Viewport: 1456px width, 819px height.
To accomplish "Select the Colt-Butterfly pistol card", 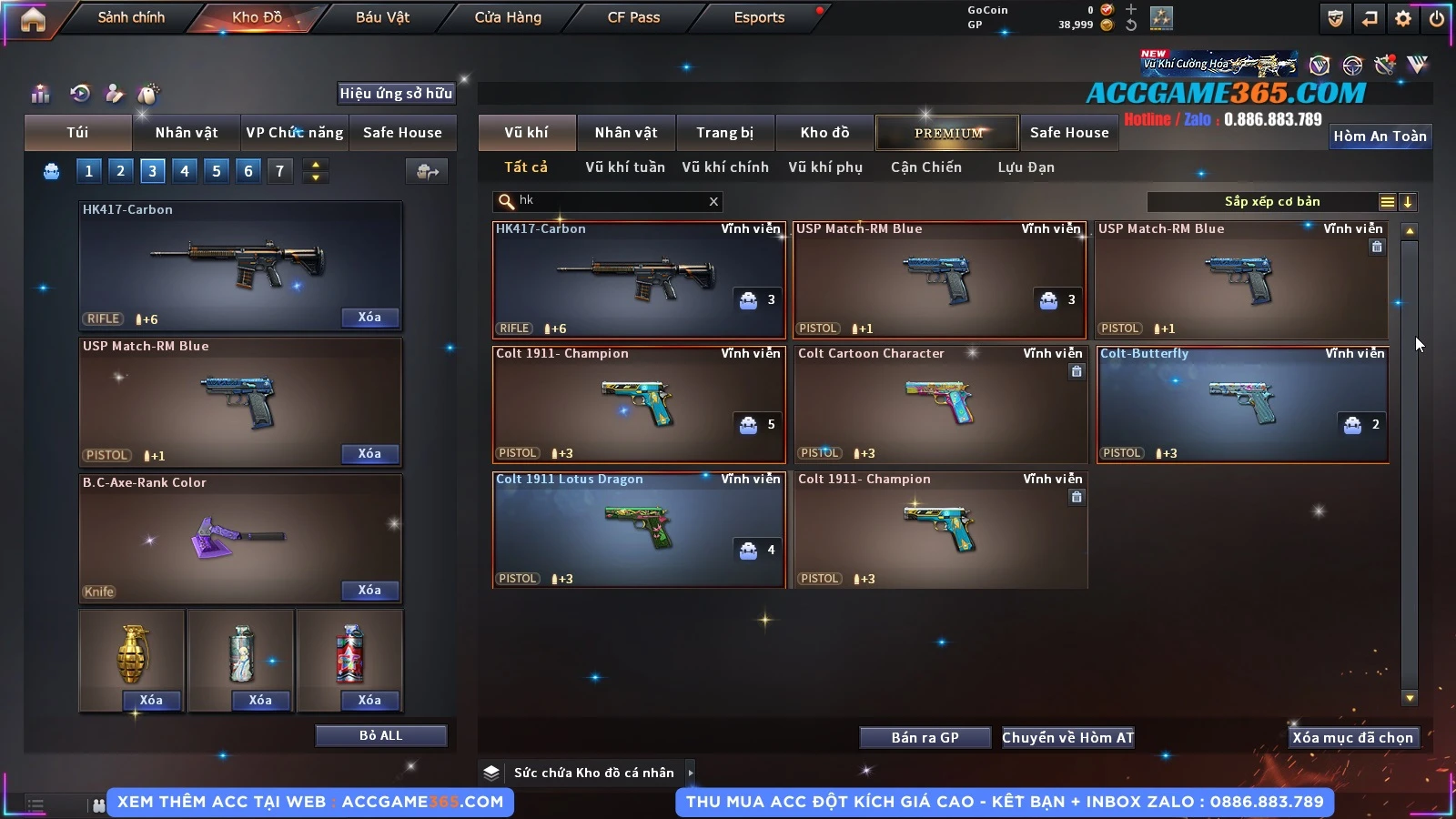I will pos(1242,404).
